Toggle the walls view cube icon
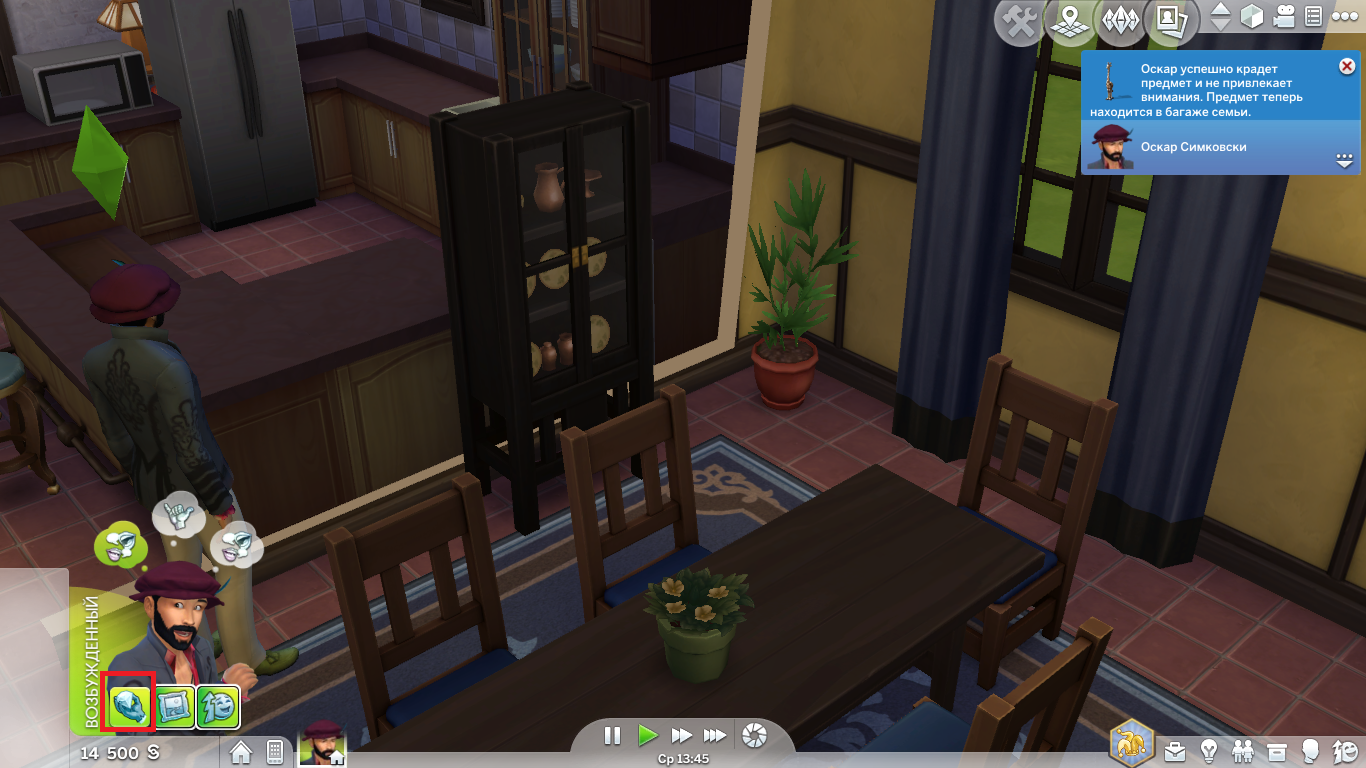1366x768 pixels. click(x=1252, y=17)
